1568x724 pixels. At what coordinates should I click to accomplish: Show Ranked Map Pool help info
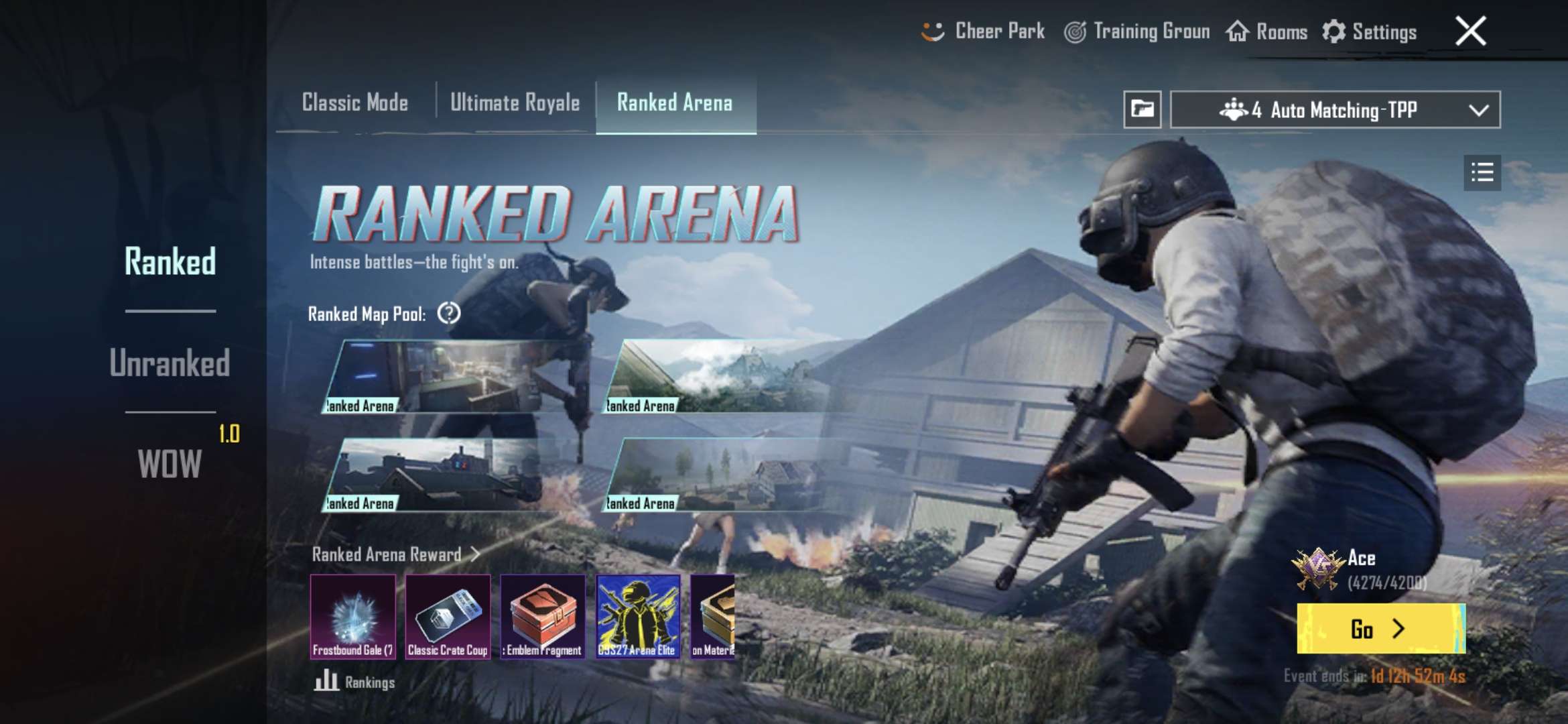448,313
